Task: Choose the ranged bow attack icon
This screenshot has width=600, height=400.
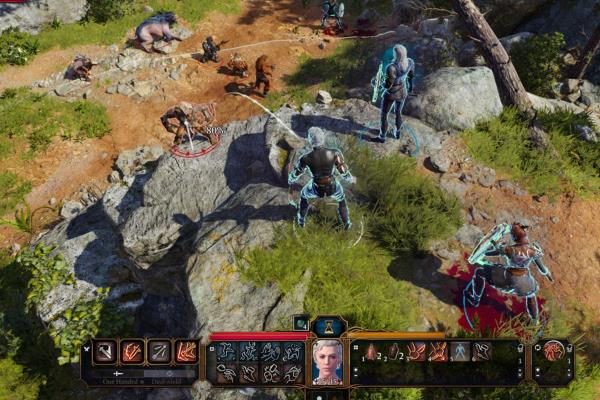Action: point(159,352)
